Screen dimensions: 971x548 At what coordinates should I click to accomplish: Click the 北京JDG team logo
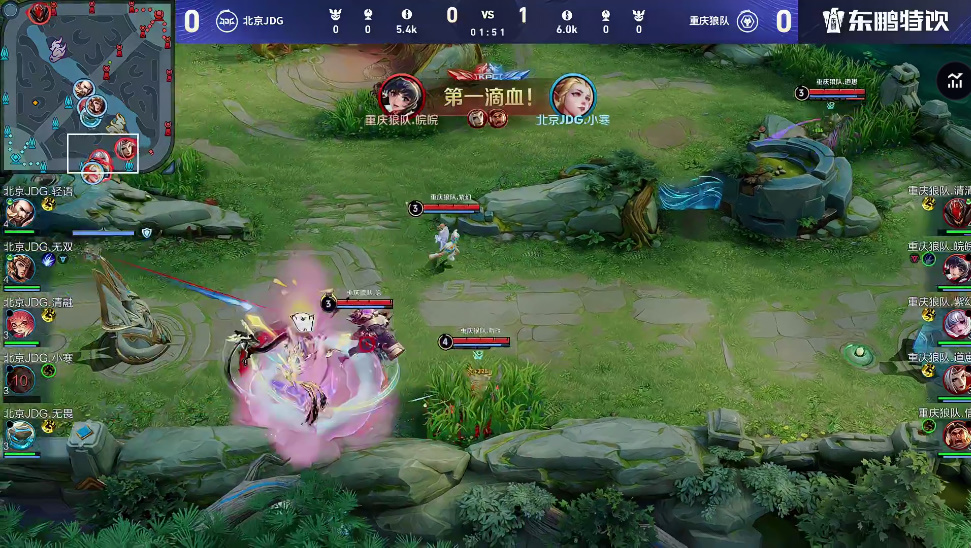click(227, 21)
